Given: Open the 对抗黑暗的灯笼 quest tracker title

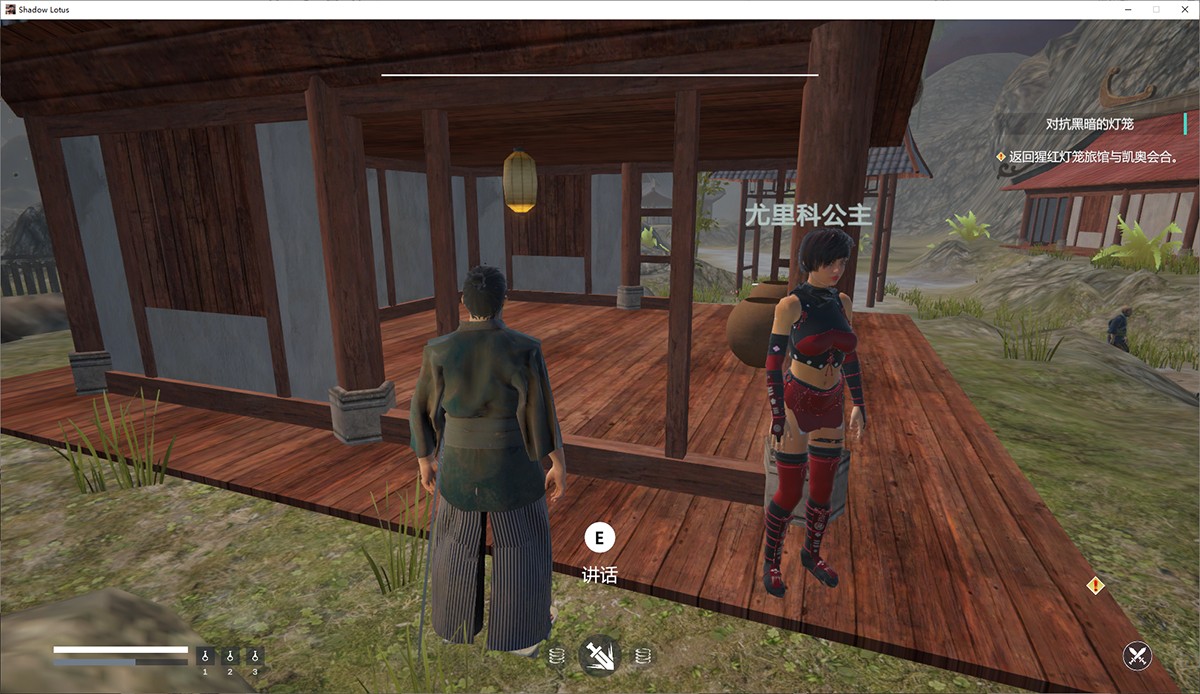Looking at the screenshot, I should [1089, 124].
